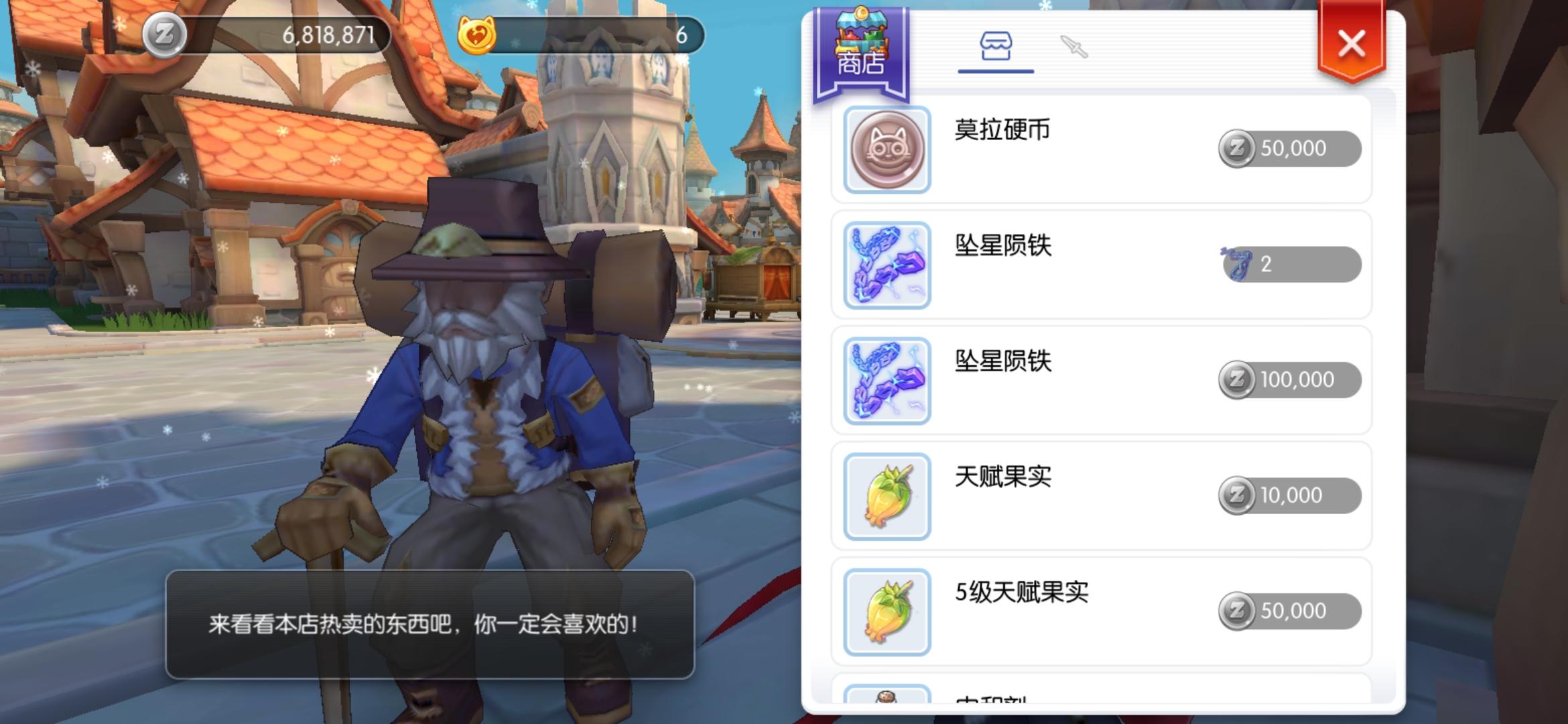Click the old merchant NPC character
The height and width of the screenshot is (724, 1568).
click(469, 402)
